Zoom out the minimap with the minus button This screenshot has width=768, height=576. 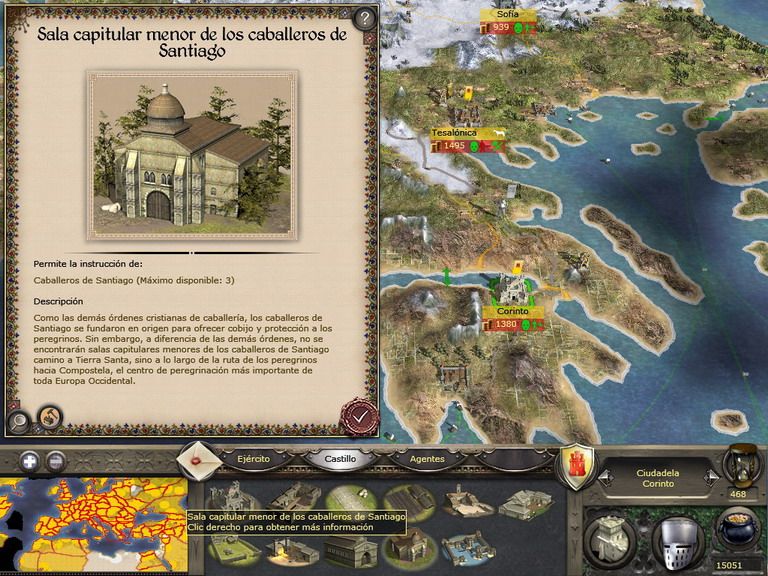(56, 462)
